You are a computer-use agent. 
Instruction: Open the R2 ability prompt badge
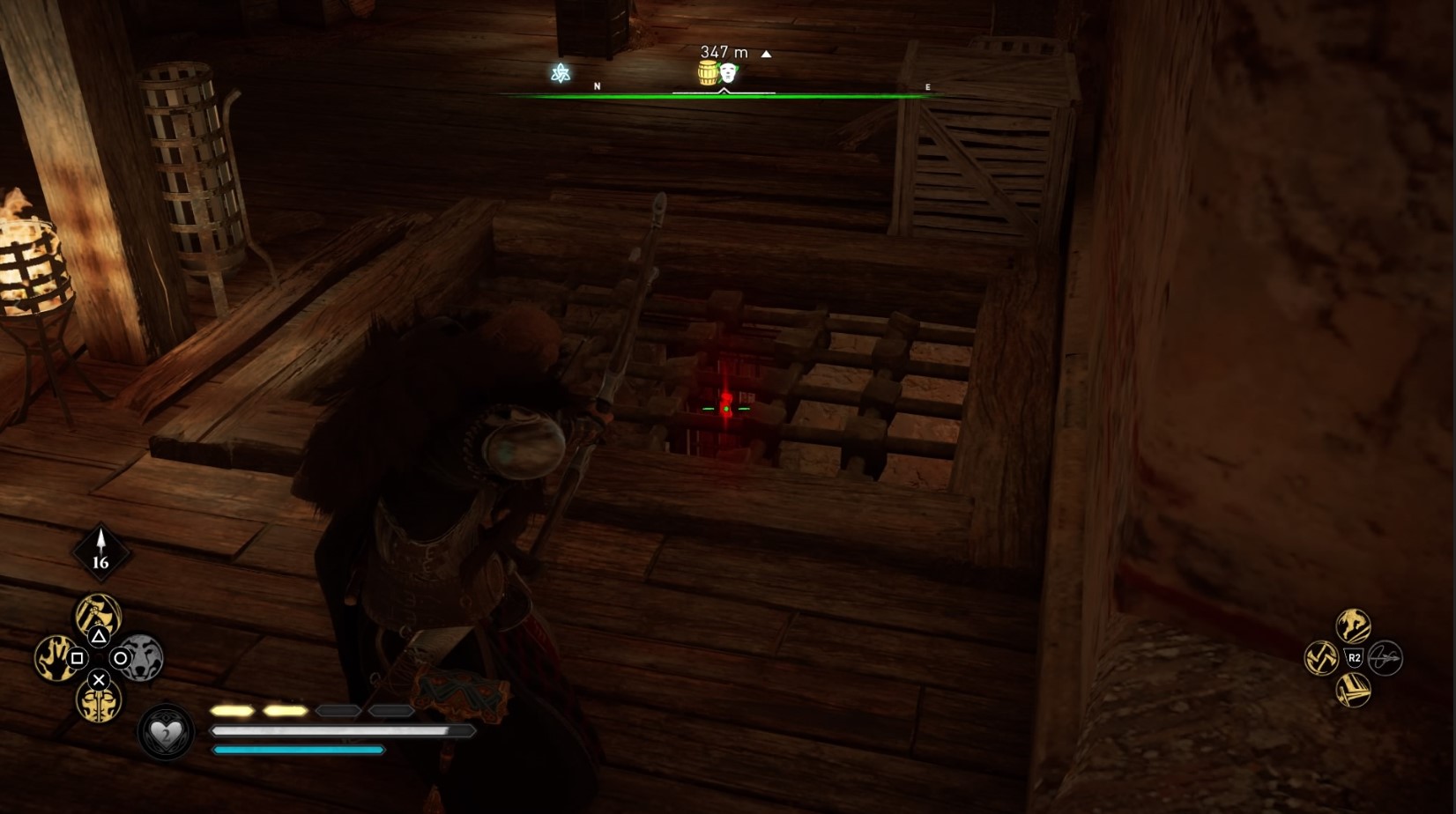[x=1355, y=657]
